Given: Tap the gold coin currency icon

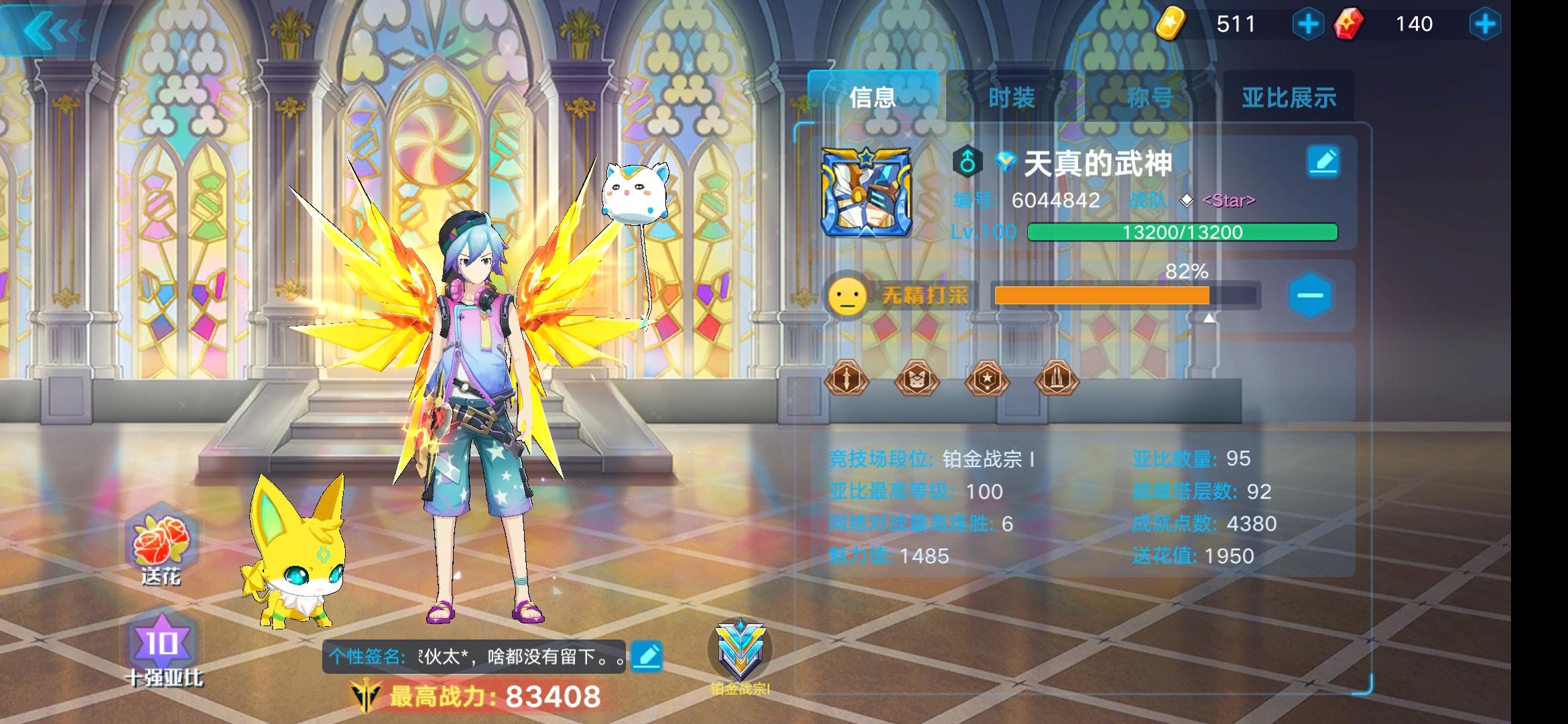Looking at the screenshot, I should (1172, 24).
